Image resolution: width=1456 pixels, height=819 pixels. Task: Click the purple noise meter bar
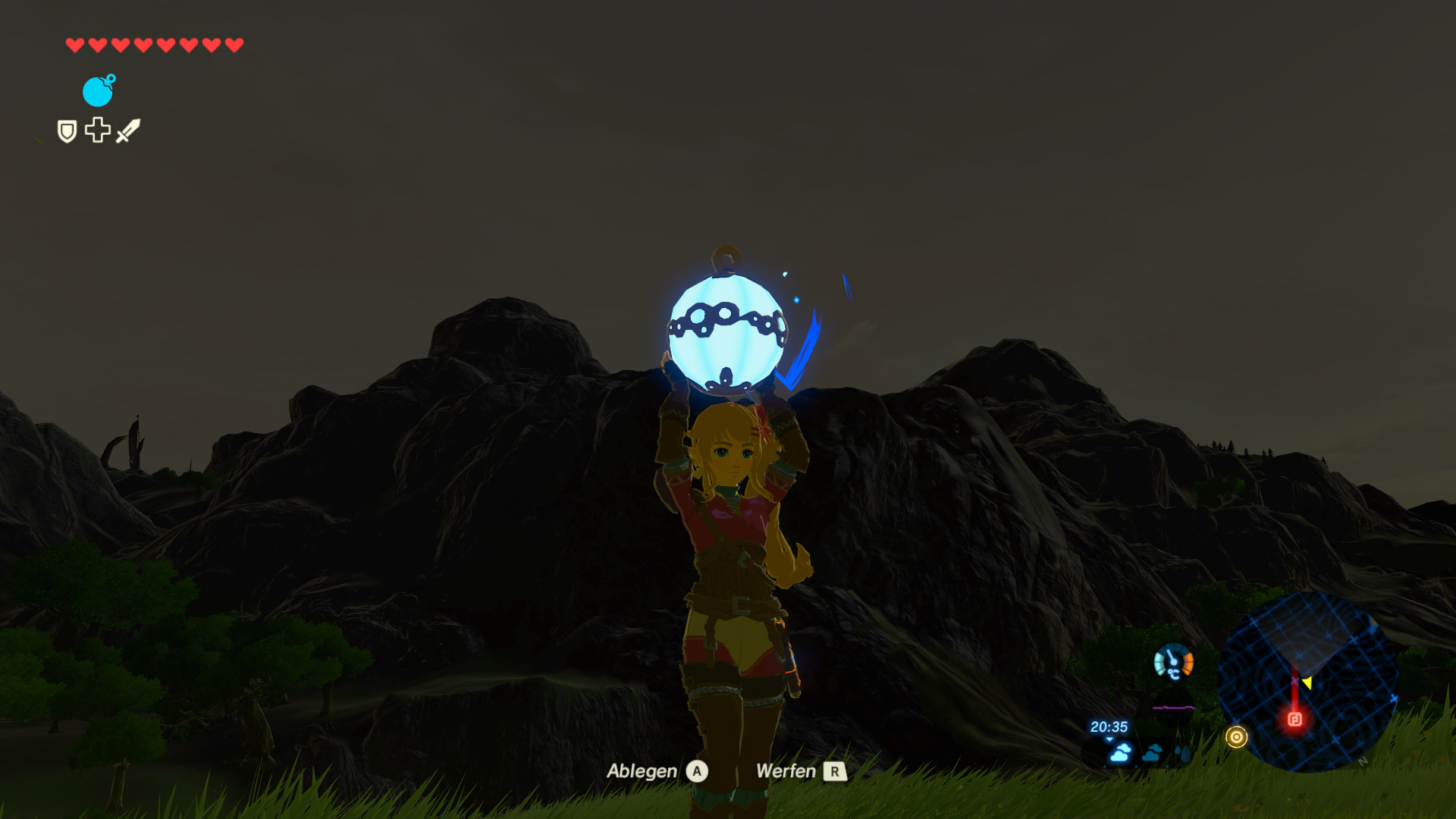click(1172, 708)
